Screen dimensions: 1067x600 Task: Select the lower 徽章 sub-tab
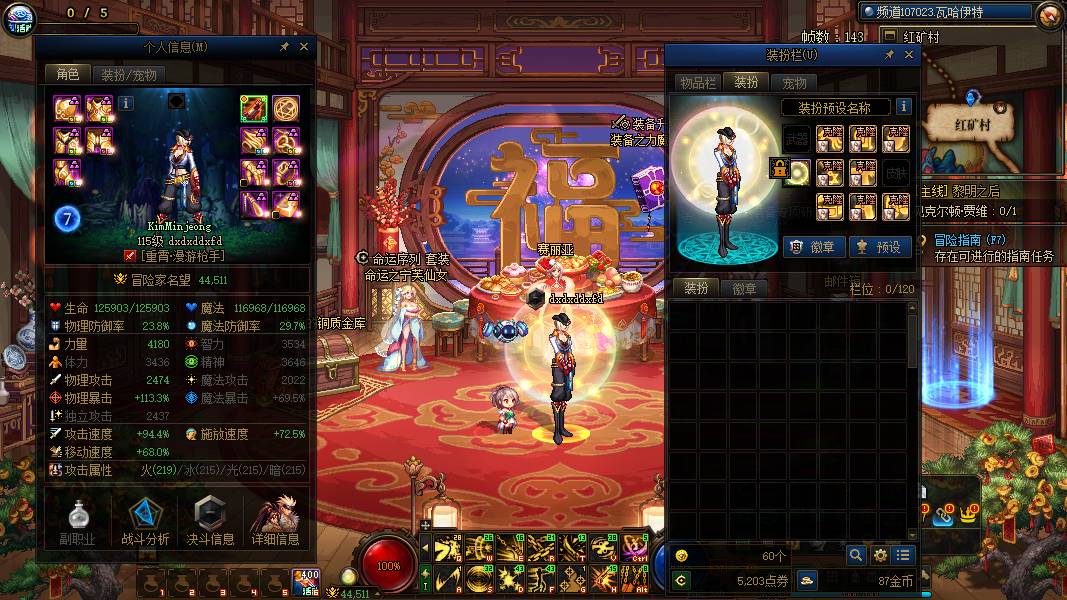pos(744,288)
